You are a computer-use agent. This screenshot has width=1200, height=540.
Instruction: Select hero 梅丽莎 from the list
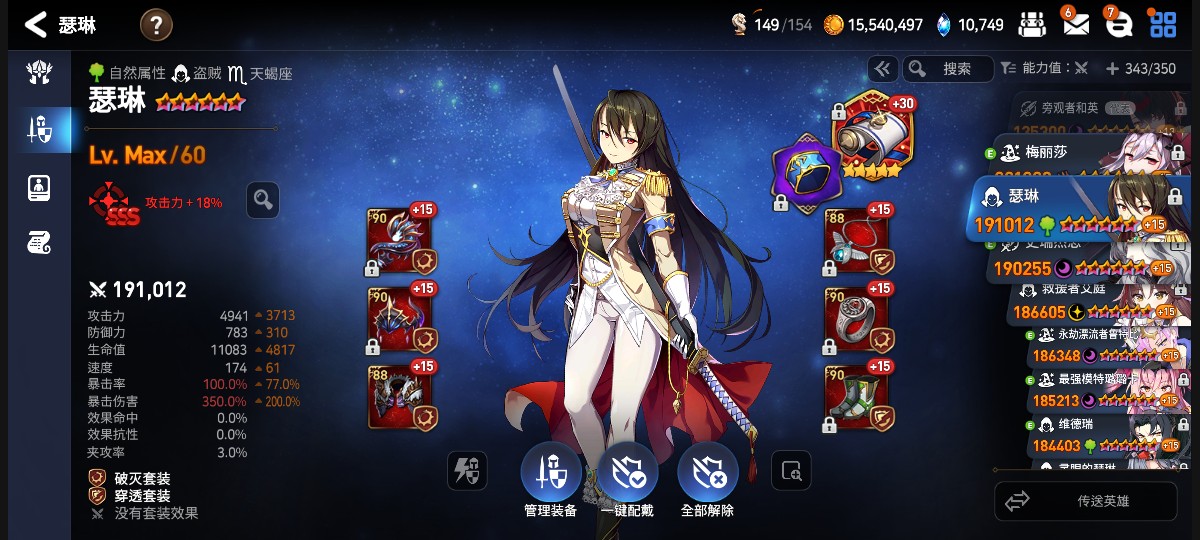point(1080,153)
